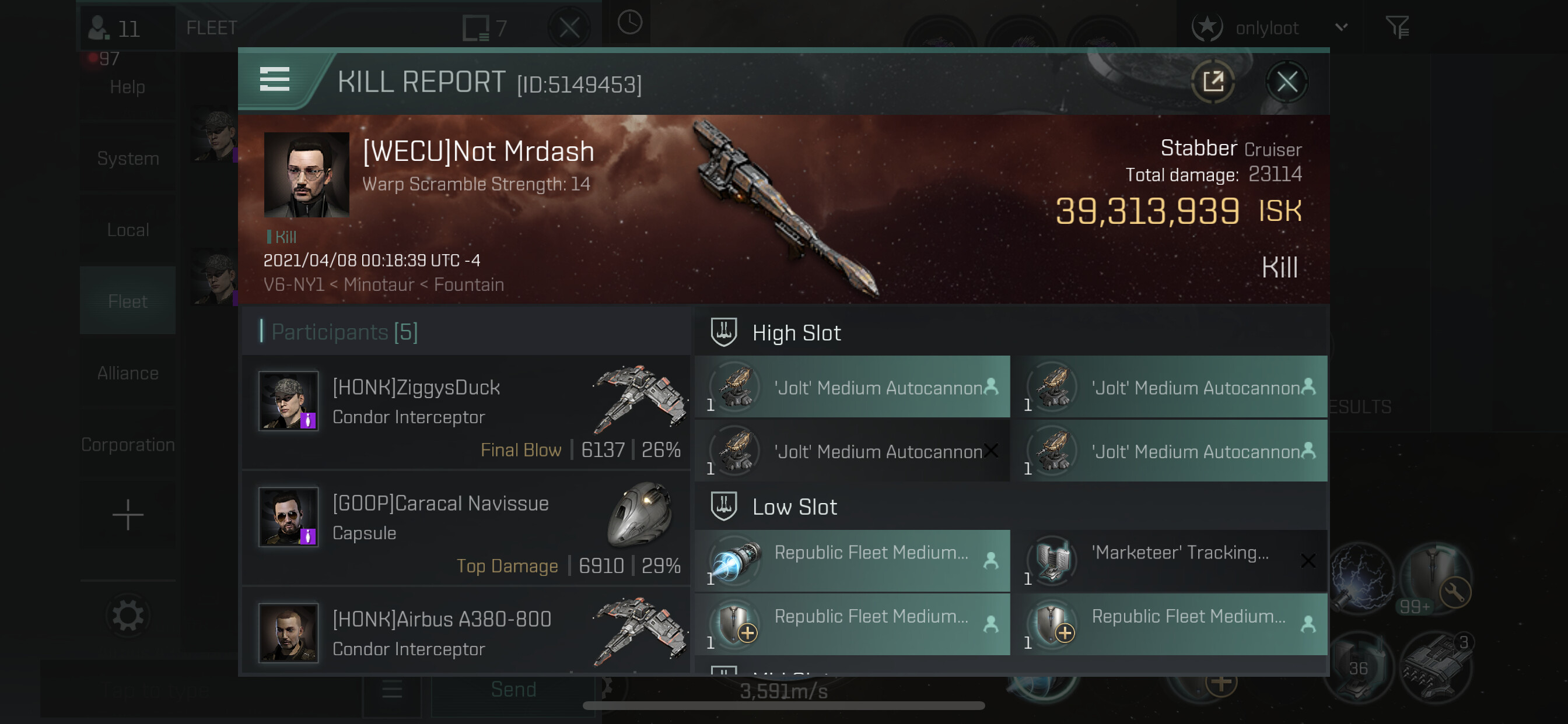Open the Local chat channel
This screenshot has height=724, width=1568.
pos(128,230)
